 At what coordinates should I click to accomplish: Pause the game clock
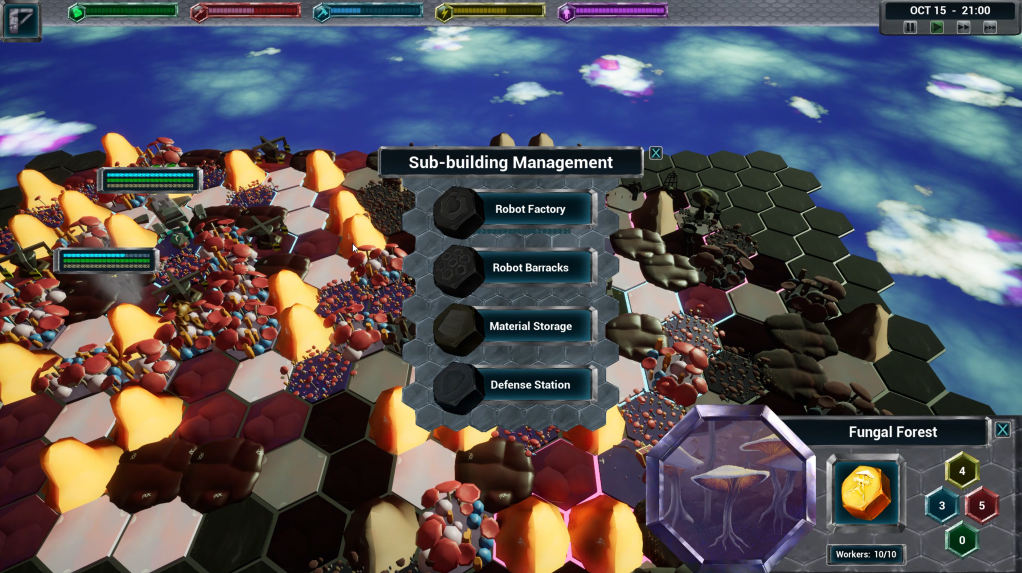tap(911, 28)
